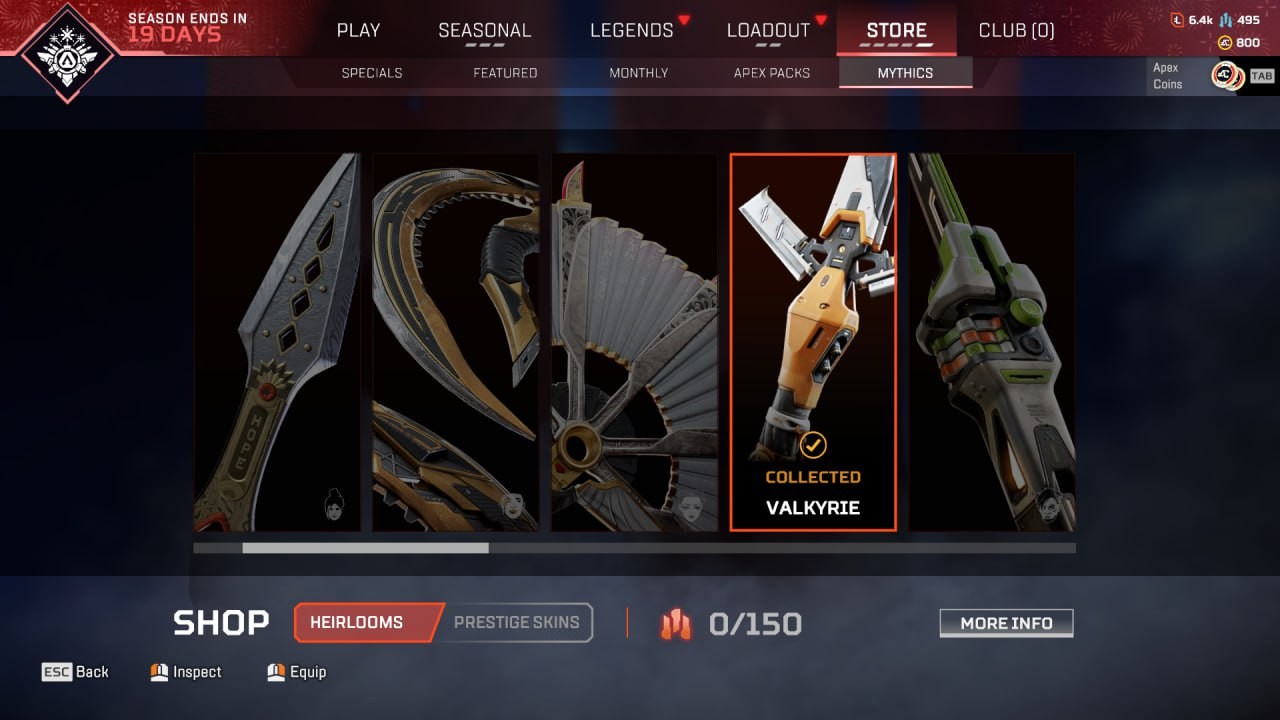Select the collected Valkyrie heirloom card
The width and height of the screenshot is (1280, 720).
813,342
